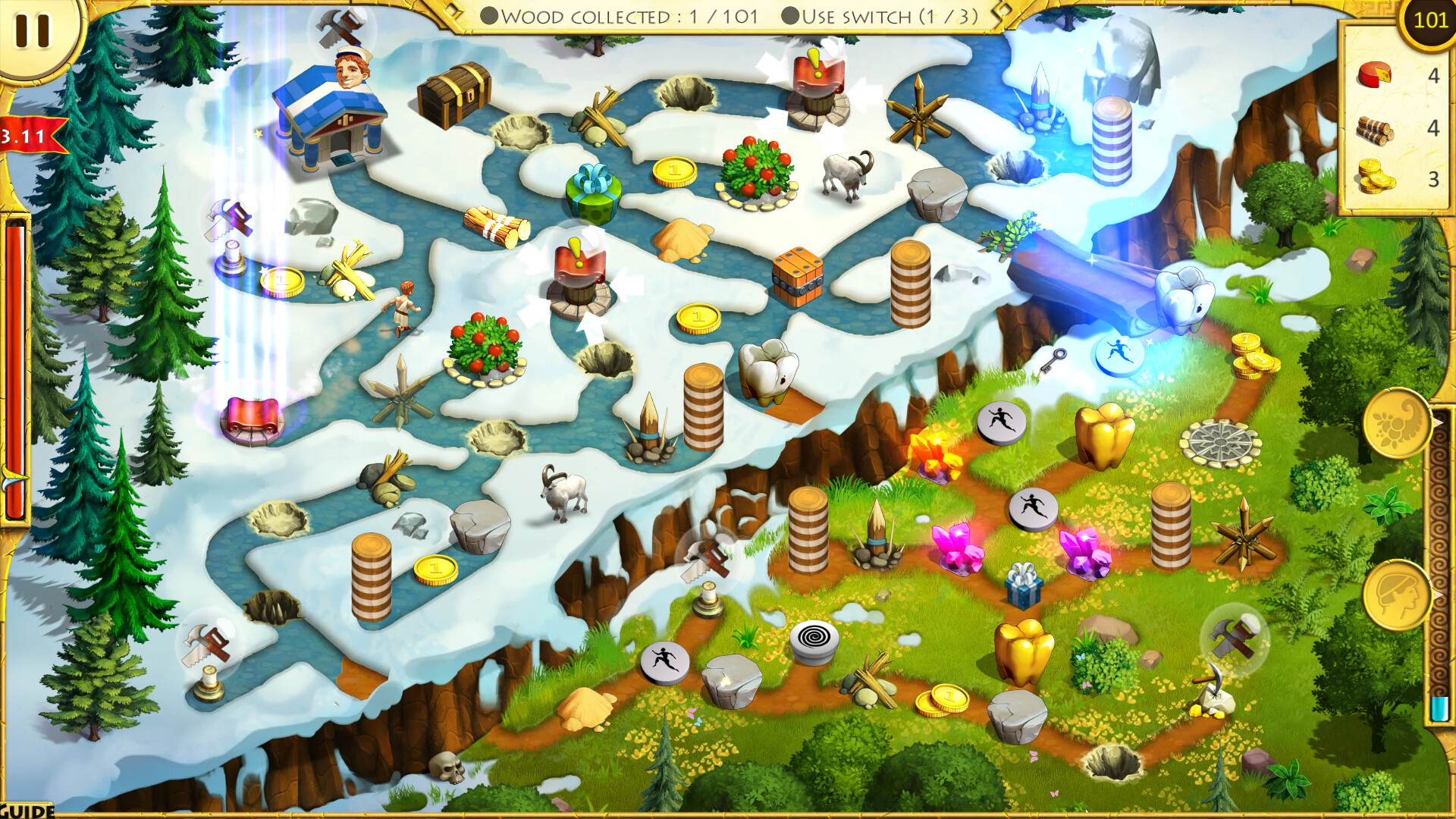Click the cheese wheel in the resources panel
The image size is (1456, 819).
click(x=1376, y=75)
